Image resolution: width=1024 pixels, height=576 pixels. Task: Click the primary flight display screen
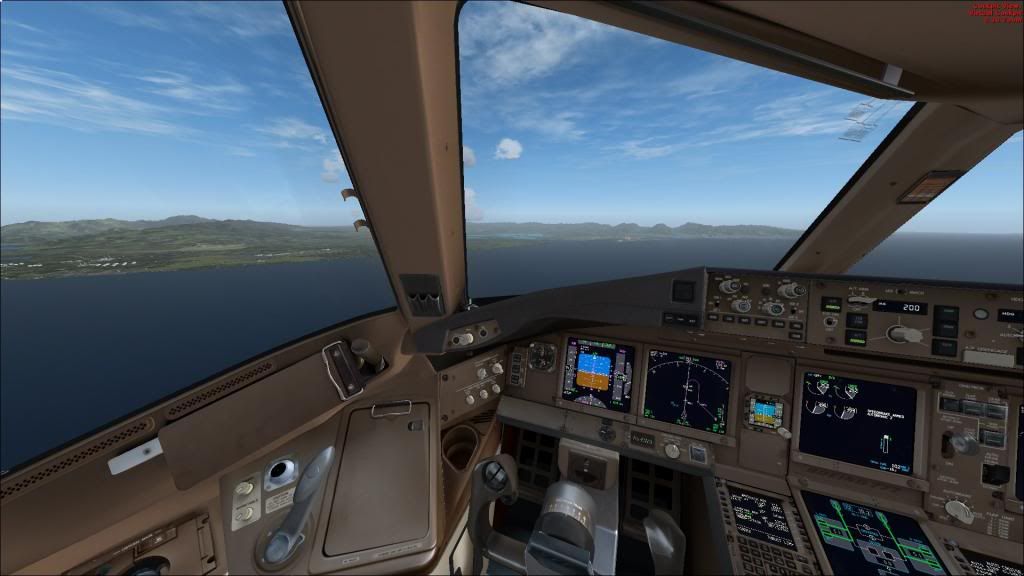pyautogui.click(x=598, y=374)
